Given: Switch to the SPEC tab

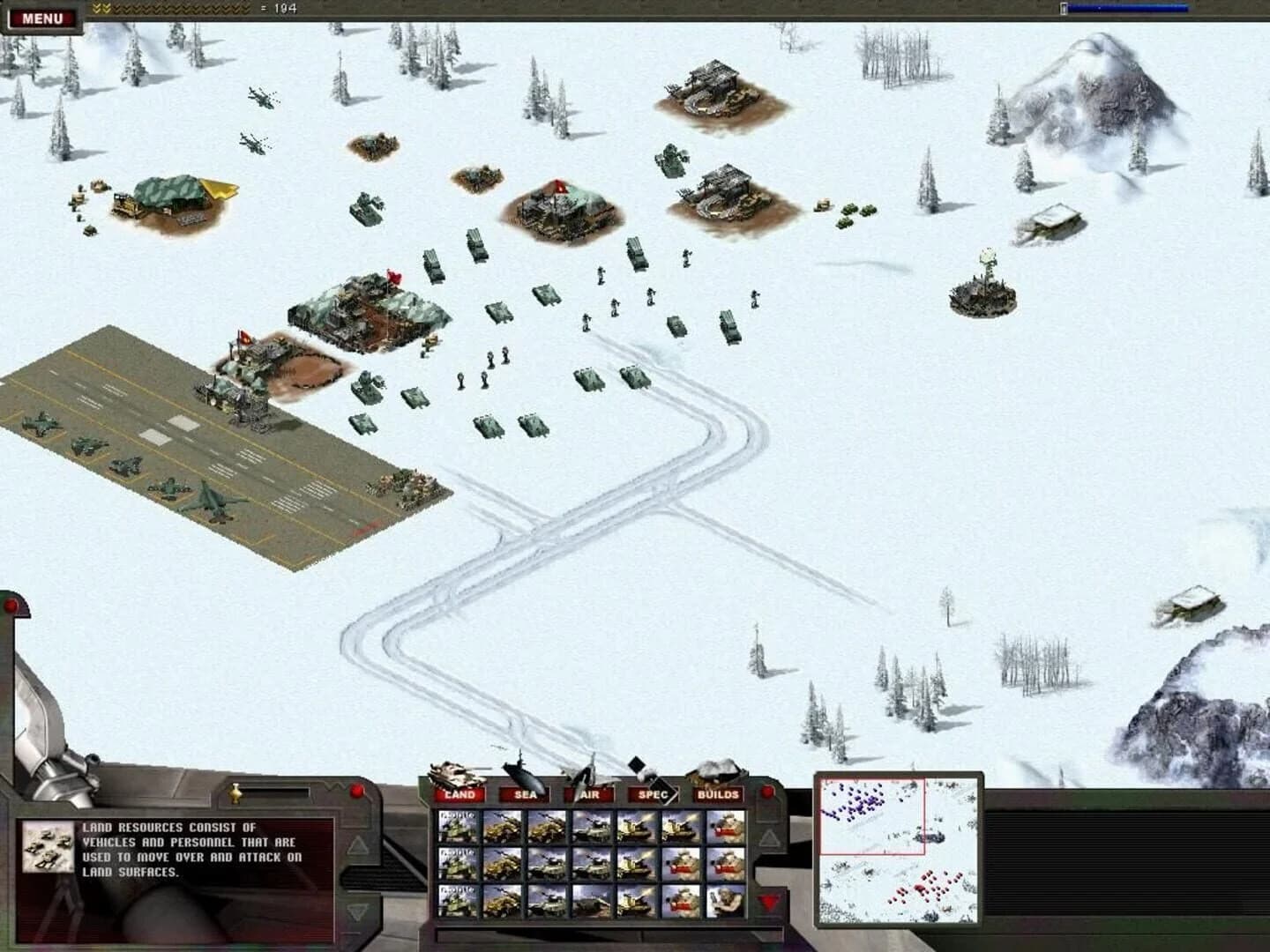Looking at the screenshot, I should 653,794.
